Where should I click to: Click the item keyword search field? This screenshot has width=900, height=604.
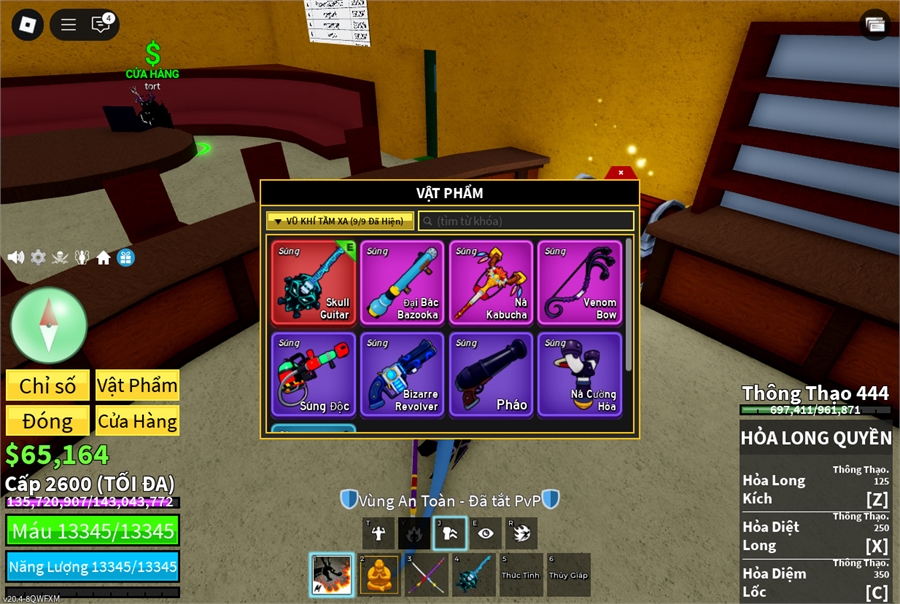pyautogui.click(x=526, y=221)
